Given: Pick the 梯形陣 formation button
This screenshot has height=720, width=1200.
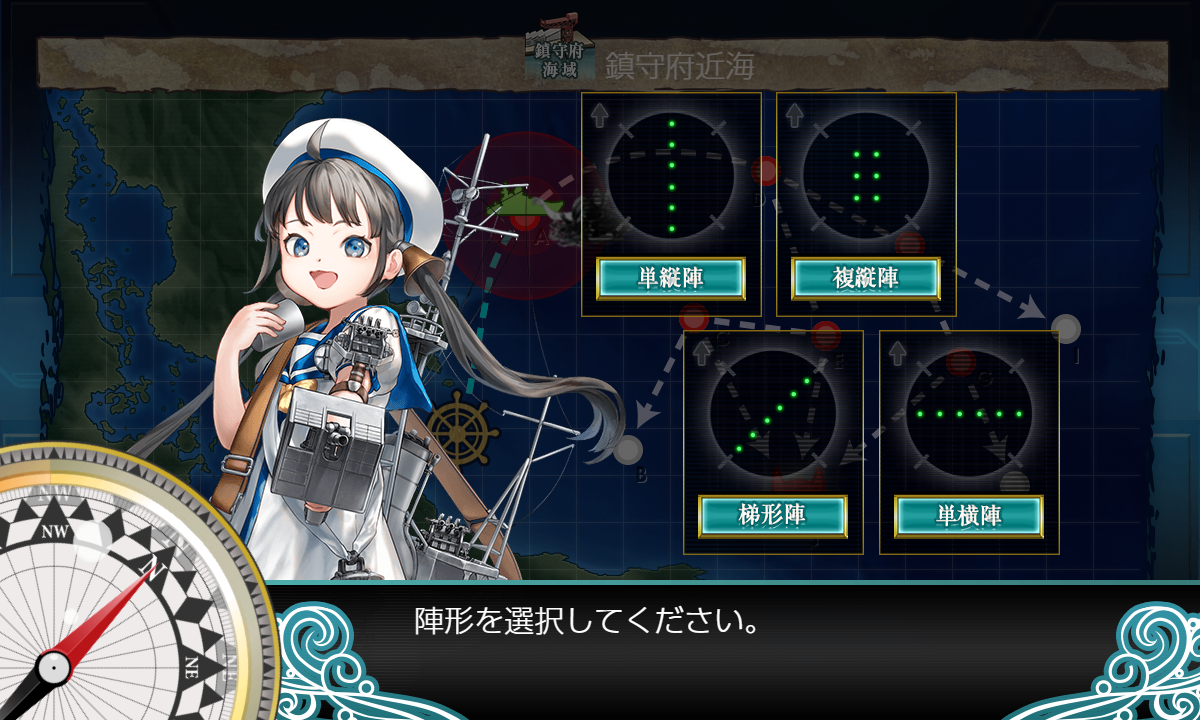Looking at the screenshot, I should pos(773,516).
